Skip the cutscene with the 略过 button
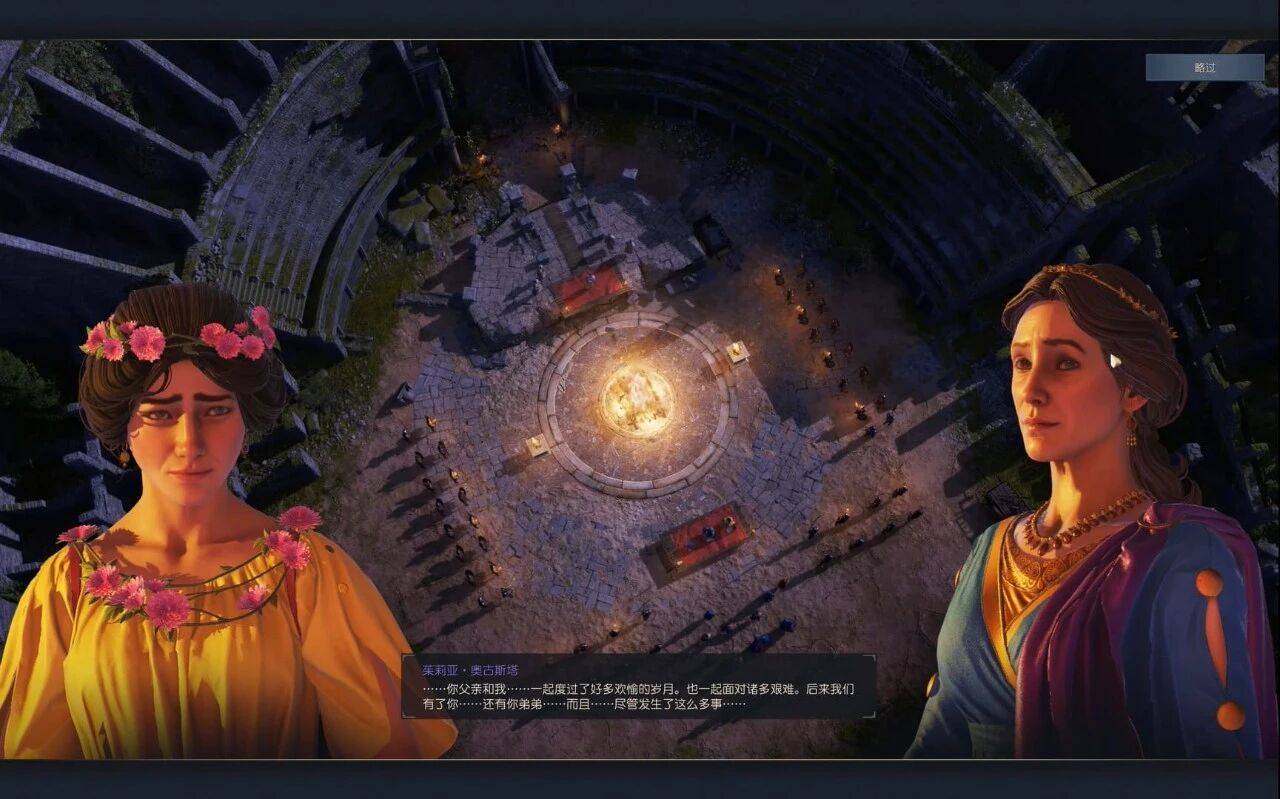 click(1204, 67)
